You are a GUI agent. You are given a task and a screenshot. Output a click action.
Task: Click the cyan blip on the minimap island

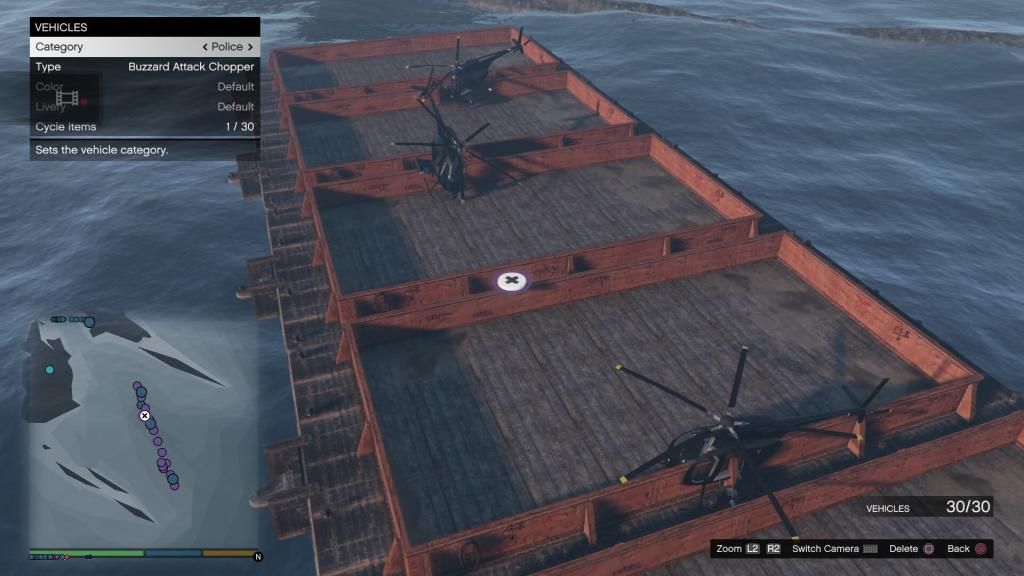(50, 370)
